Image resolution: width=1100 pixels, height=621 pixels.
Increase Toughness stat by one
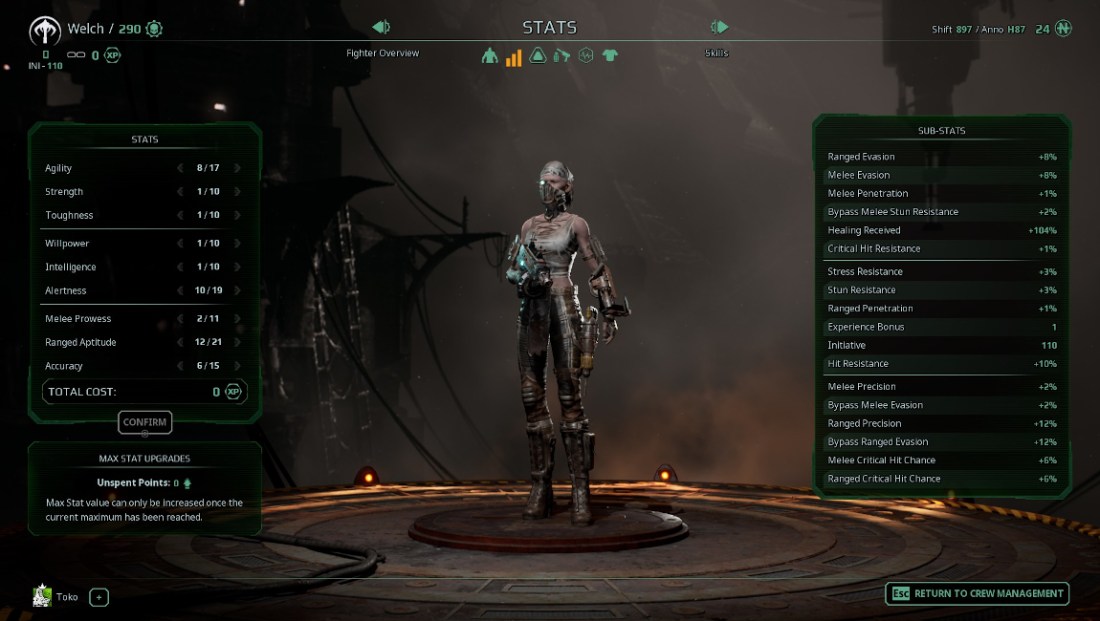click(x=237, y=215)
